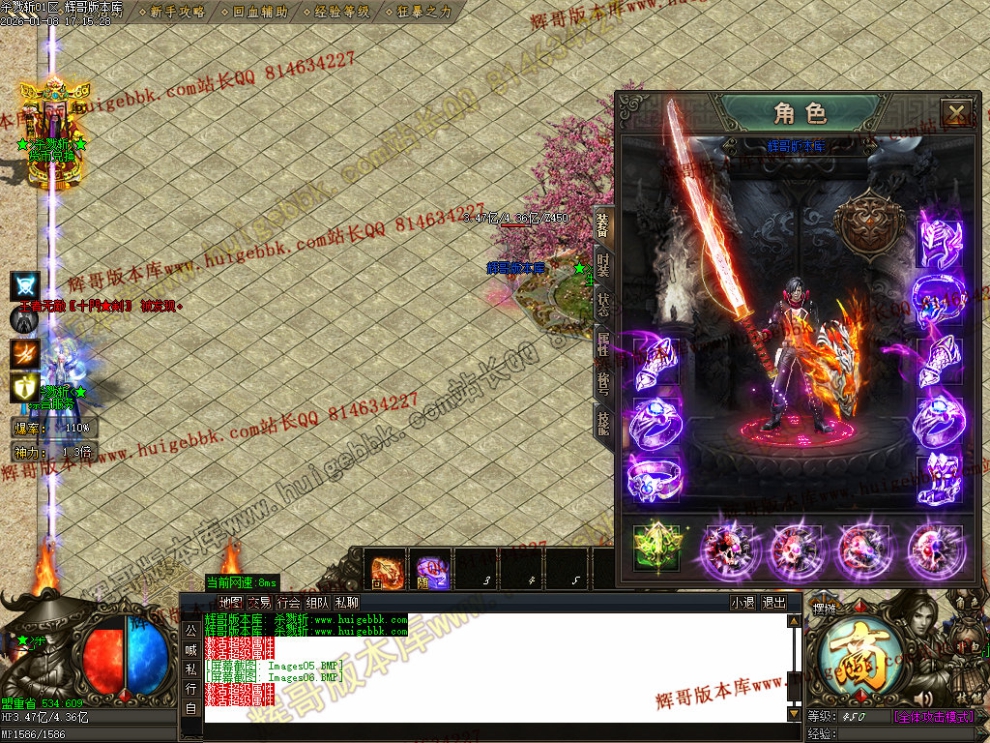Open the 行会 guild panel
This screenshot has height=743, width=990.
pyautogui.click(x=289, y=603)
